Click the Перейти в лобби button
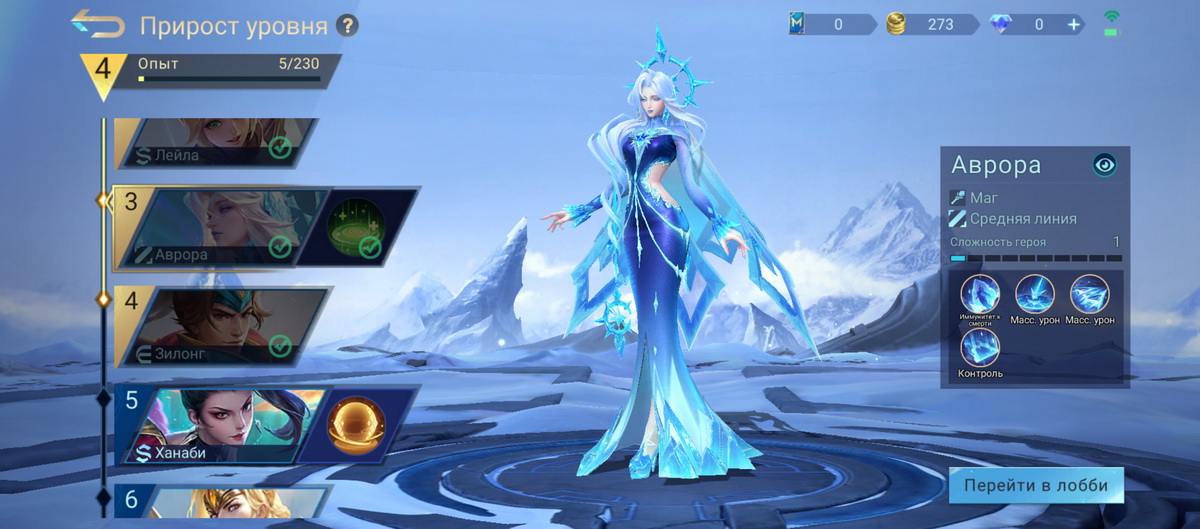The width and height of the screenshot is (1200, 529). point(1035,485)
